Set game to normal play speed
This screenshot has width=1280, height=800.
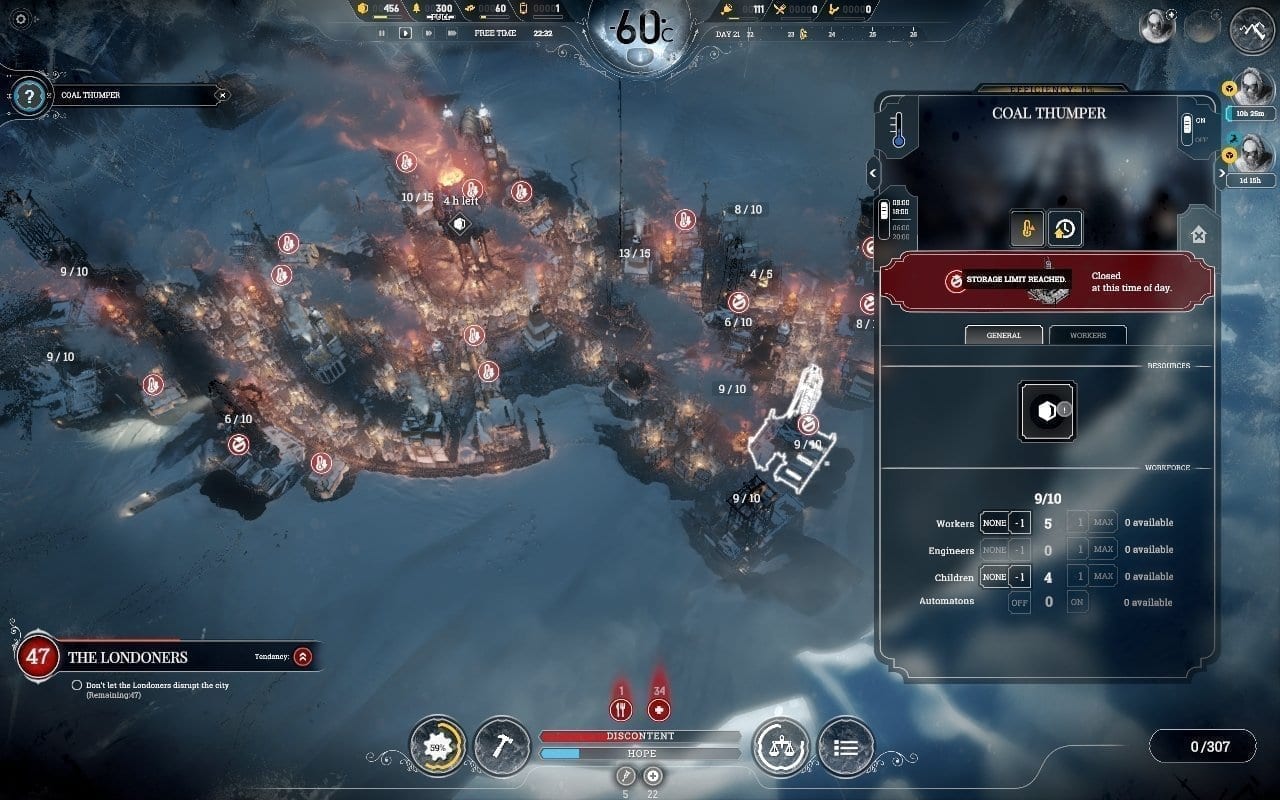click(405, 33)
